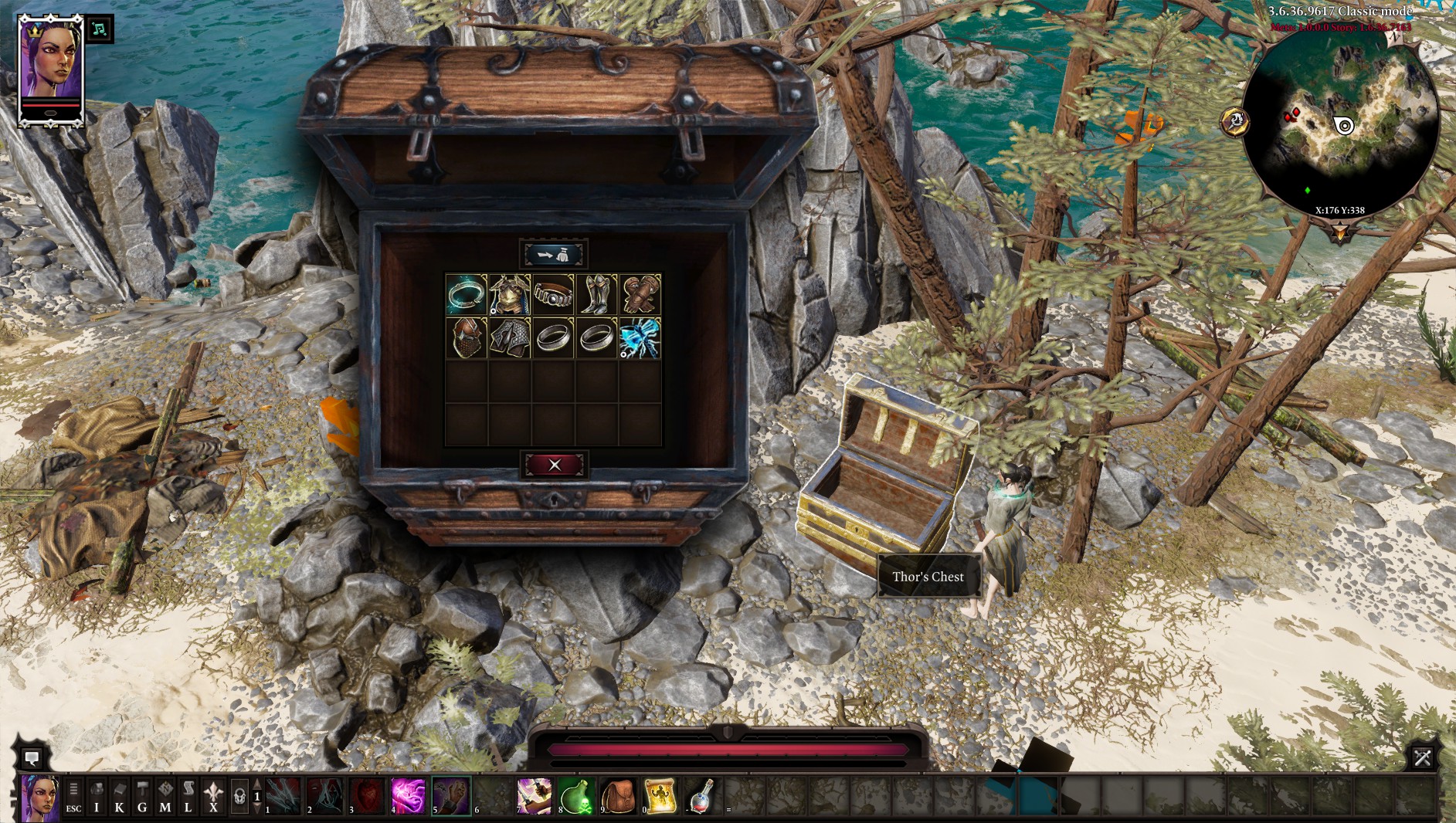Take the pair of metal boots
1456x823 pixels.
point(596,294)
